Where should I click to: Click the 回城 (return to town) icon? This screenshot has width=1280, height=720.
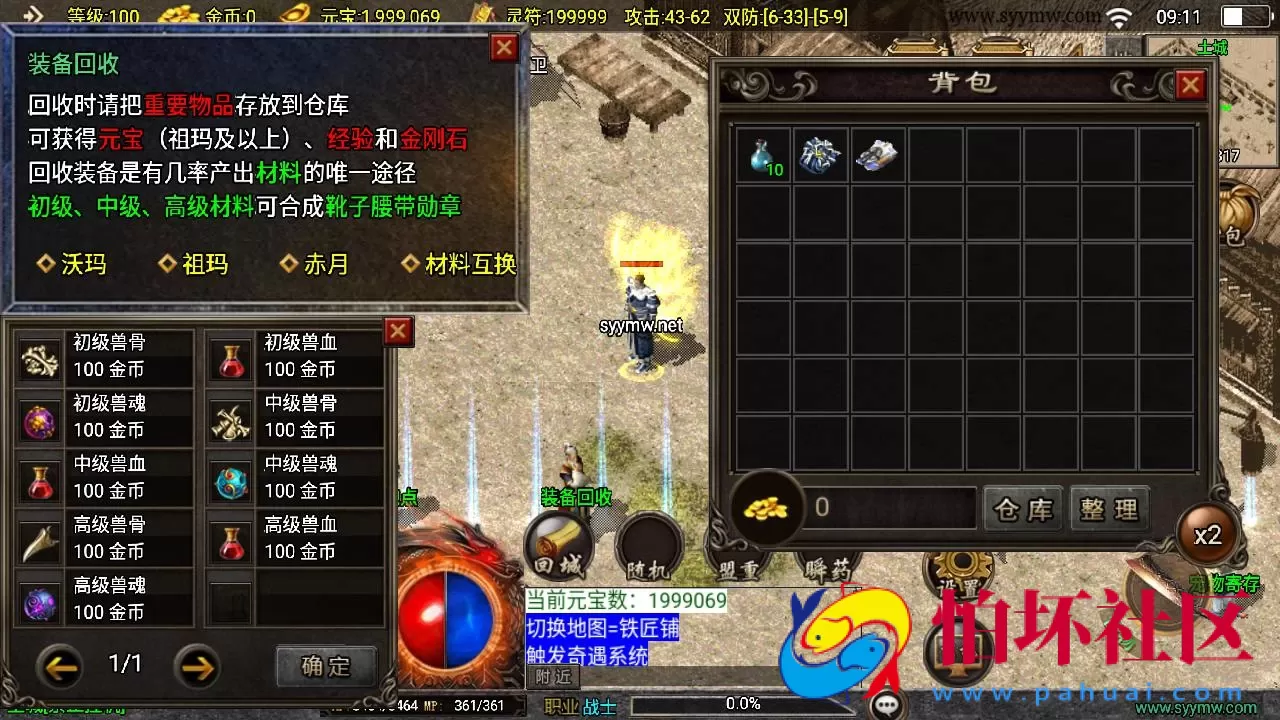556,545
